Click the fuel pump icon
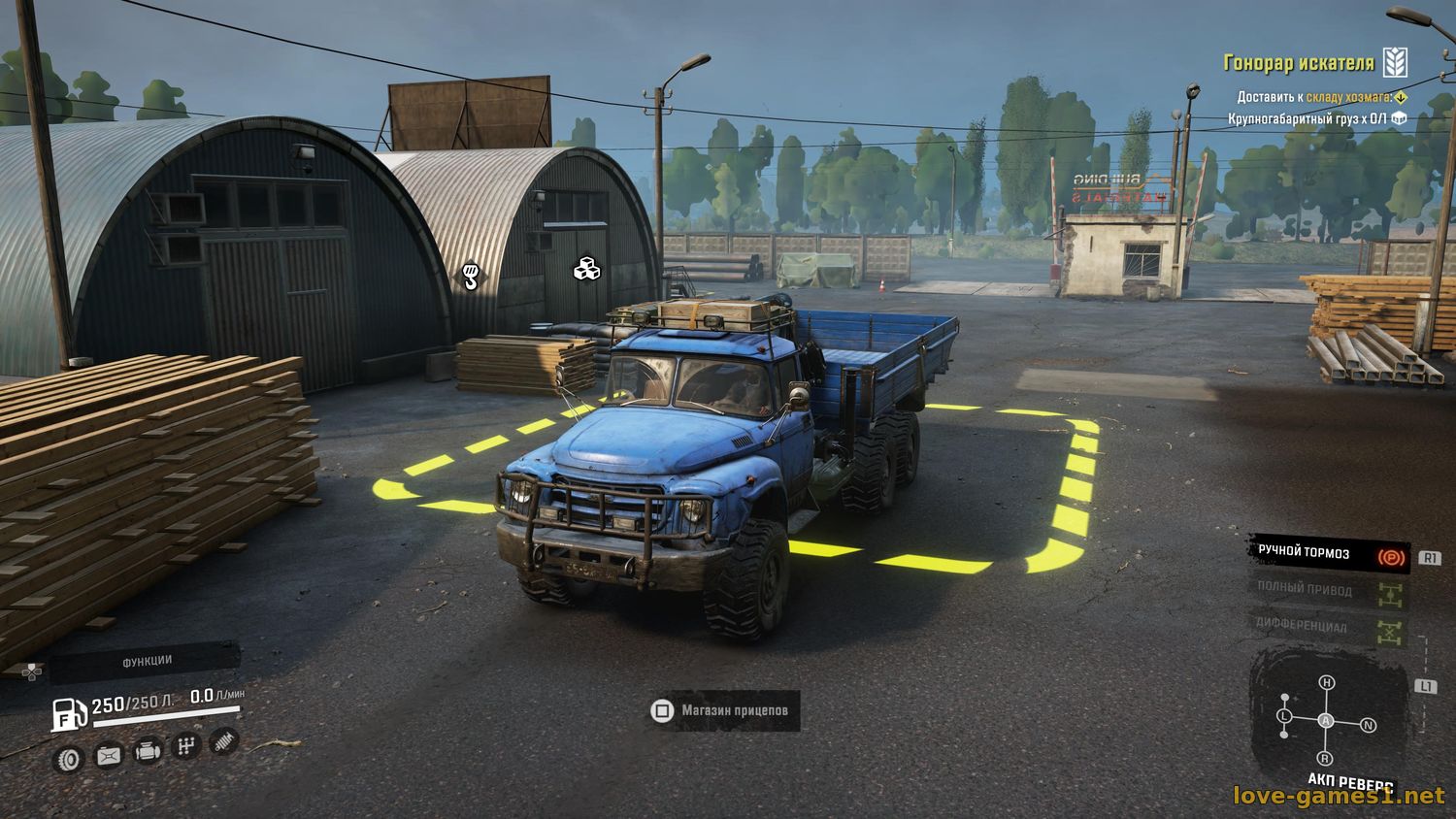1456x819 pixels. (x=68, y=713)
